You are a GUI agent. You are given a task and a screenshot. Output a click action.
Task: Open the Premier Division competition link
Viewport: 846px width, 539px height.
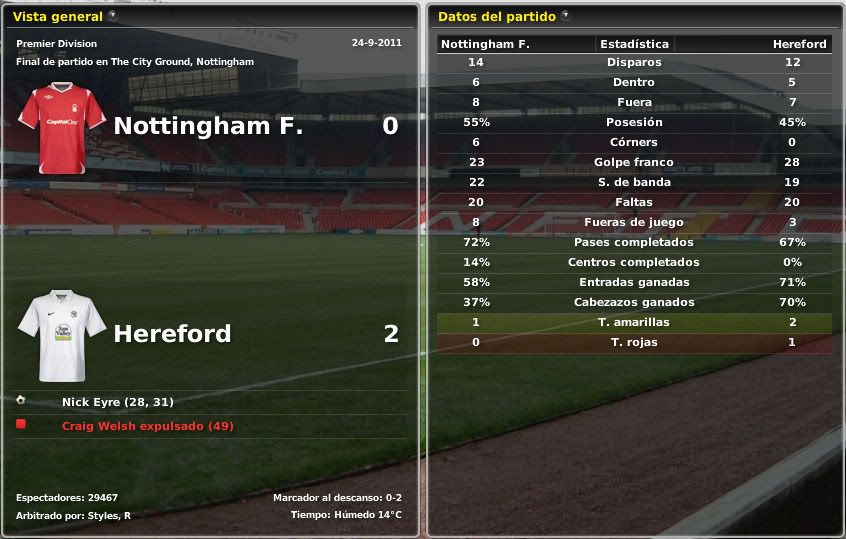click(x=56, y=44)
